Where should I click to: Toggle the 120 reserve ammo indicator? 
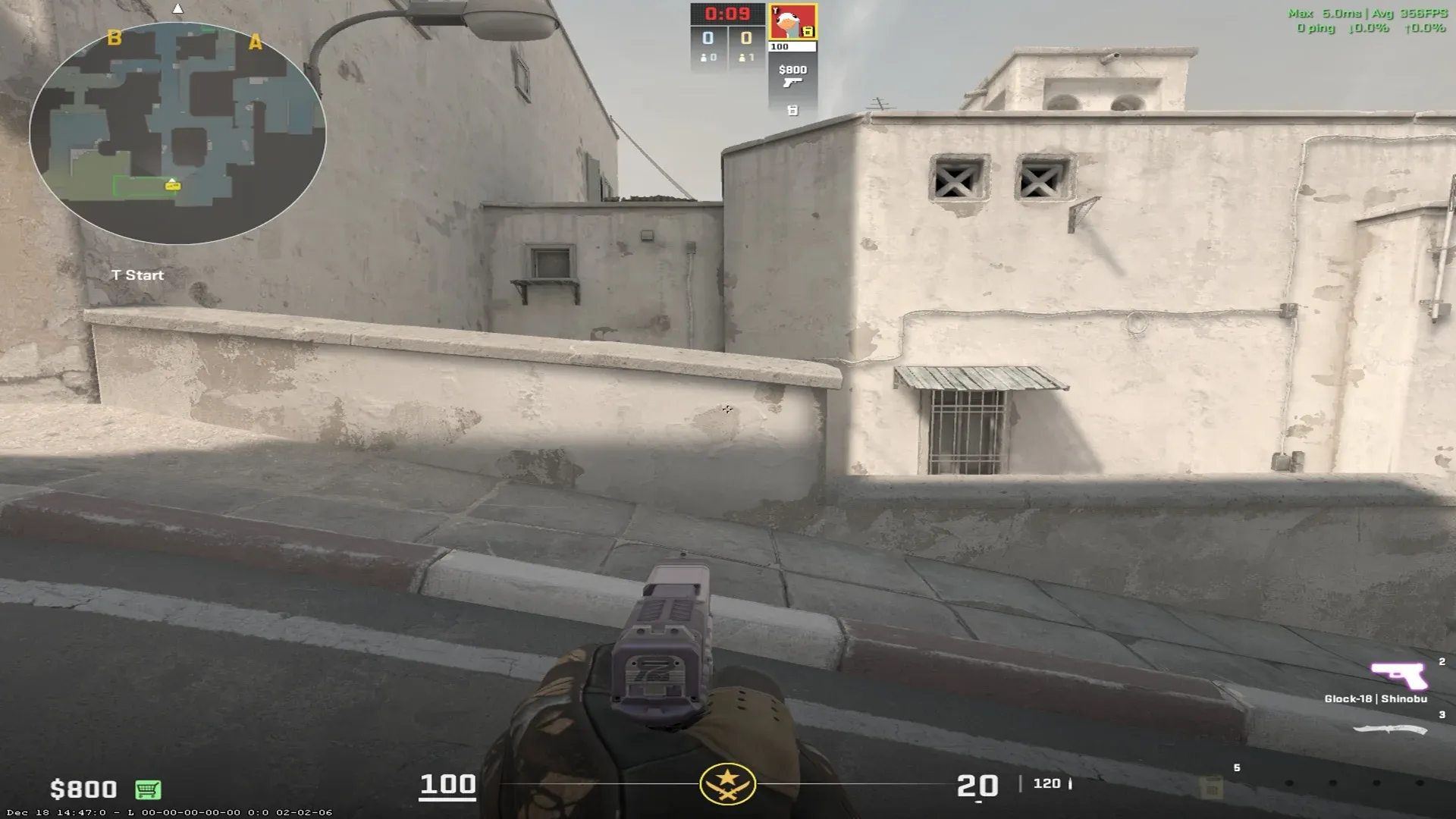(x=1046, y=784)
